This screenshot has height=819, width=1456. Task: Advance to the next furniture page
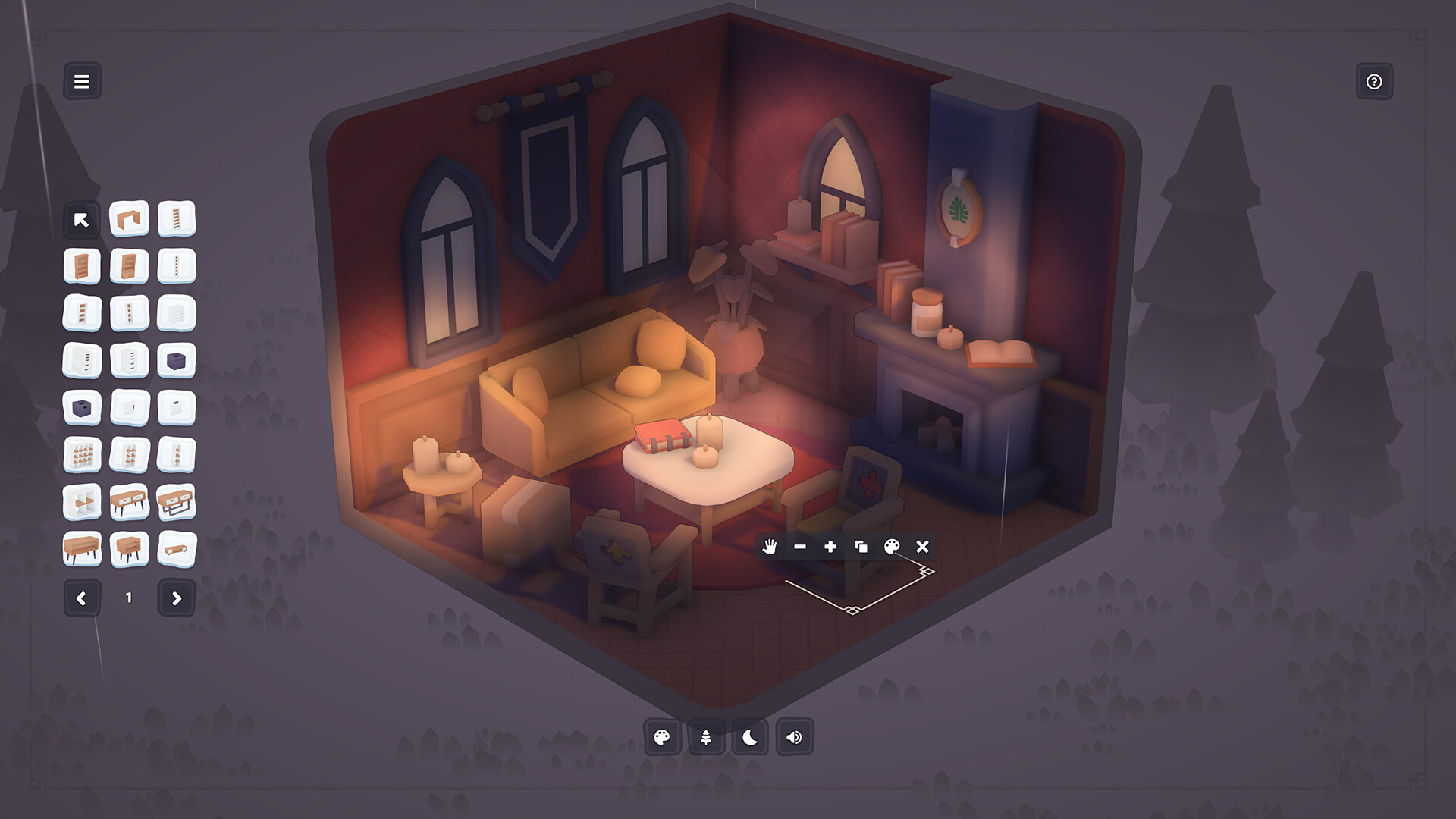point(176,598)
